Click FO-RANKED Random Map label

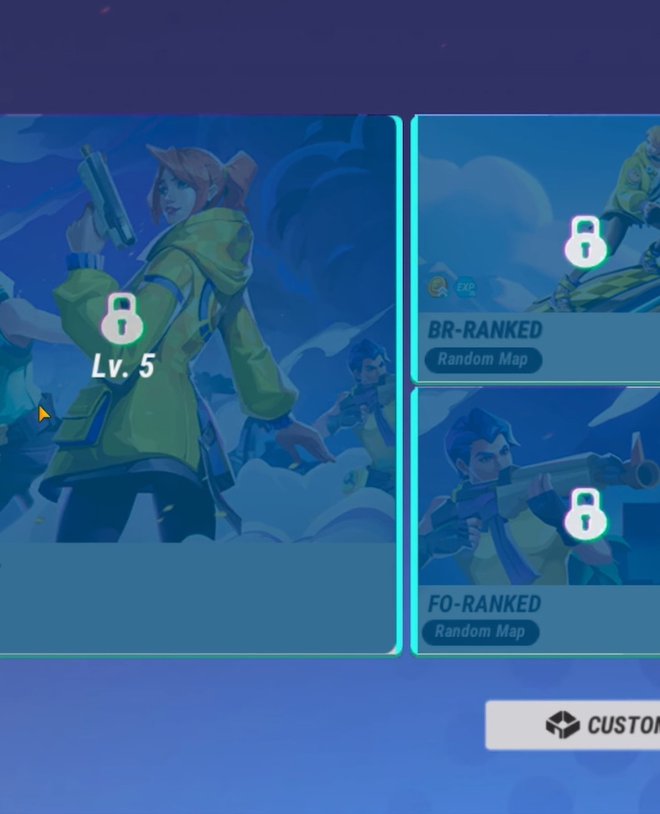coord(480,632)
